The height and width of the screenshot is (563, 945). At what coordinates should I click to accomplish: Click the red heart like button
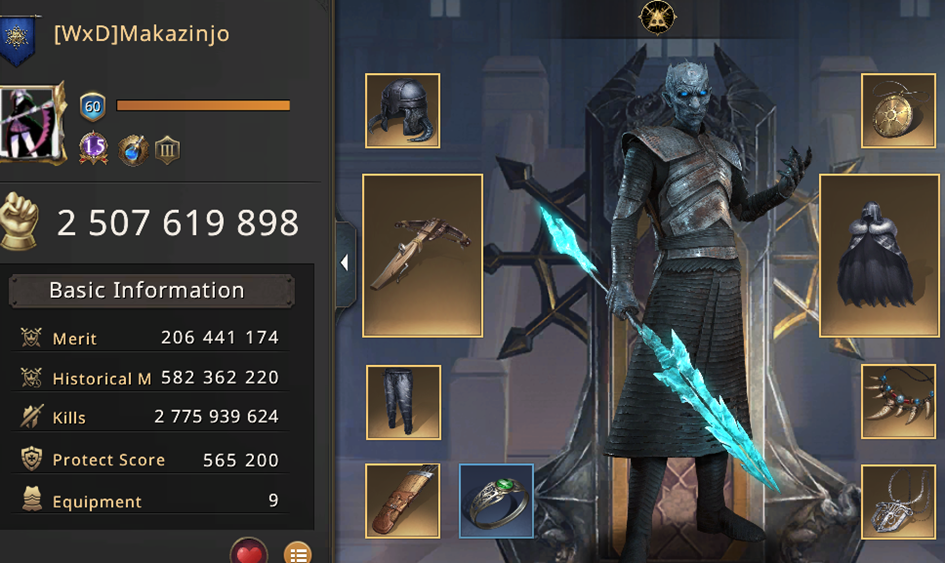click(x=248, y=552)
